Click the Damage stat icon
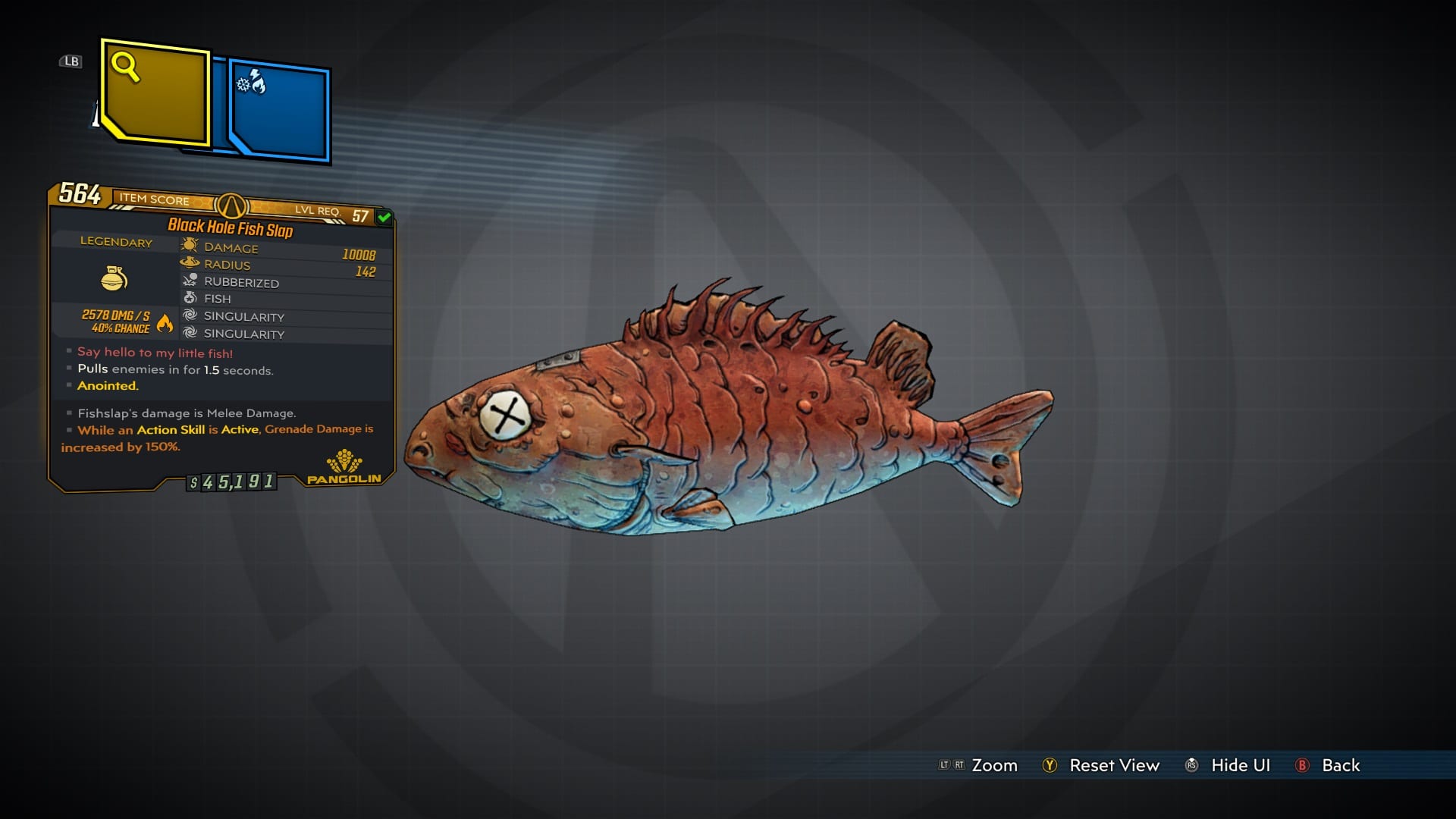The image size is (1456, 819). point(188,244)
